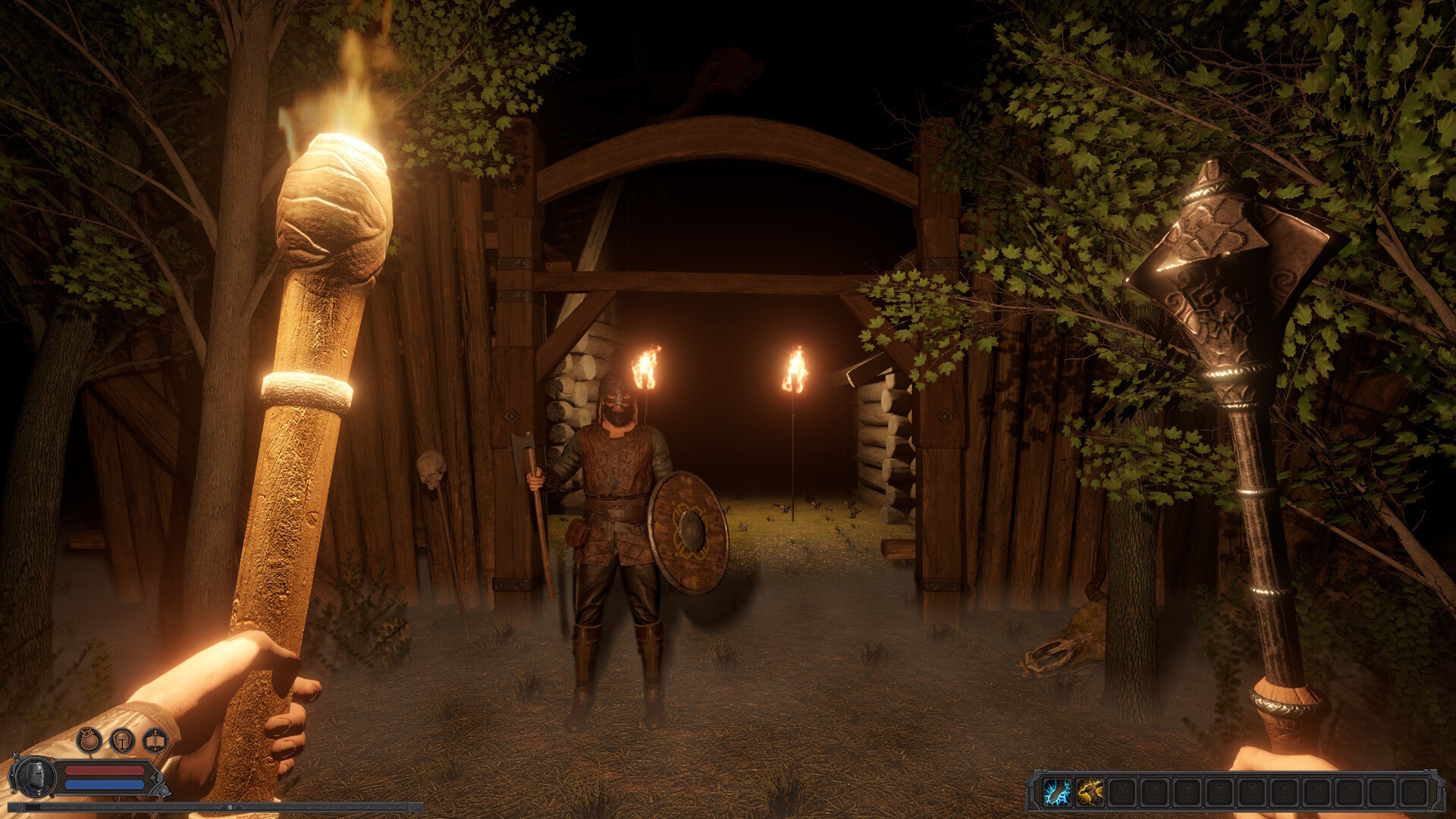1456x819 pixels.
Task: Select the power attack skill in the hotbar
Action: pyautogui.click(x=1089, y=792)
